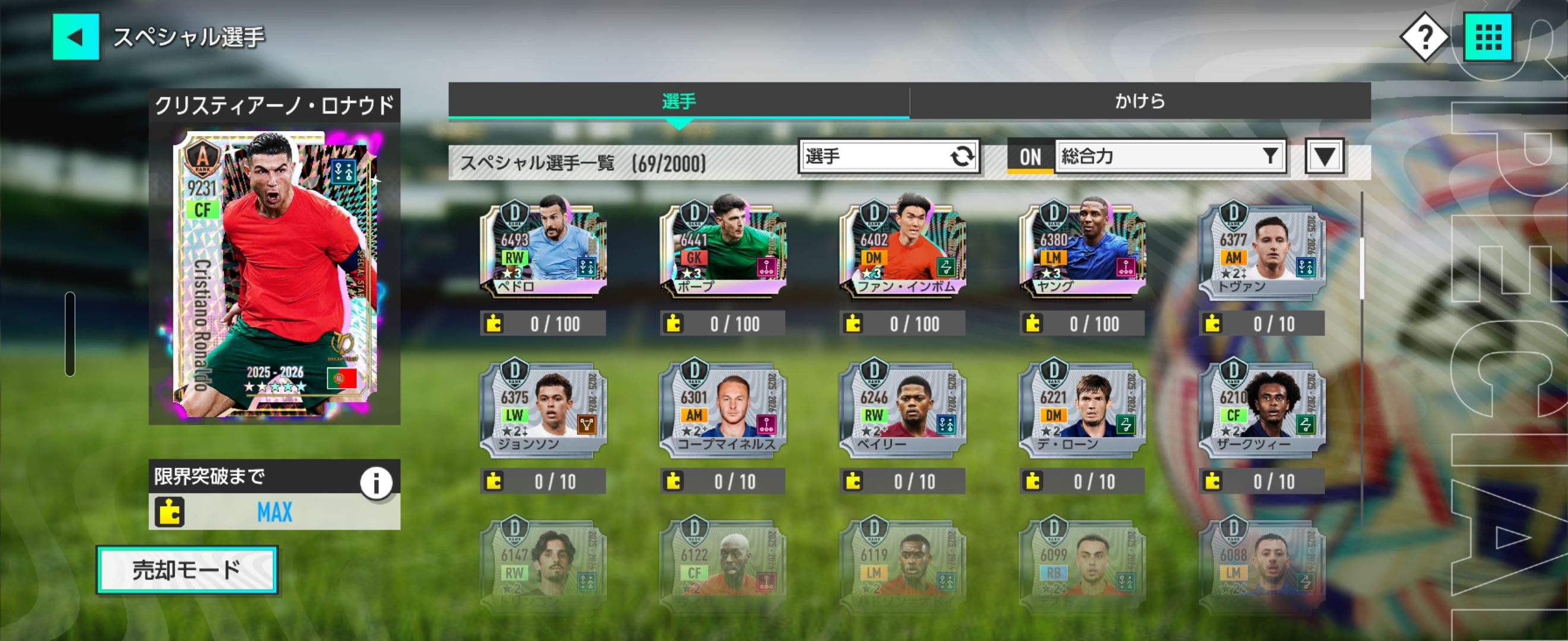Pick the コープマイネルス AM card
The height and width of the screenshot is (641, 1568).
722,407
